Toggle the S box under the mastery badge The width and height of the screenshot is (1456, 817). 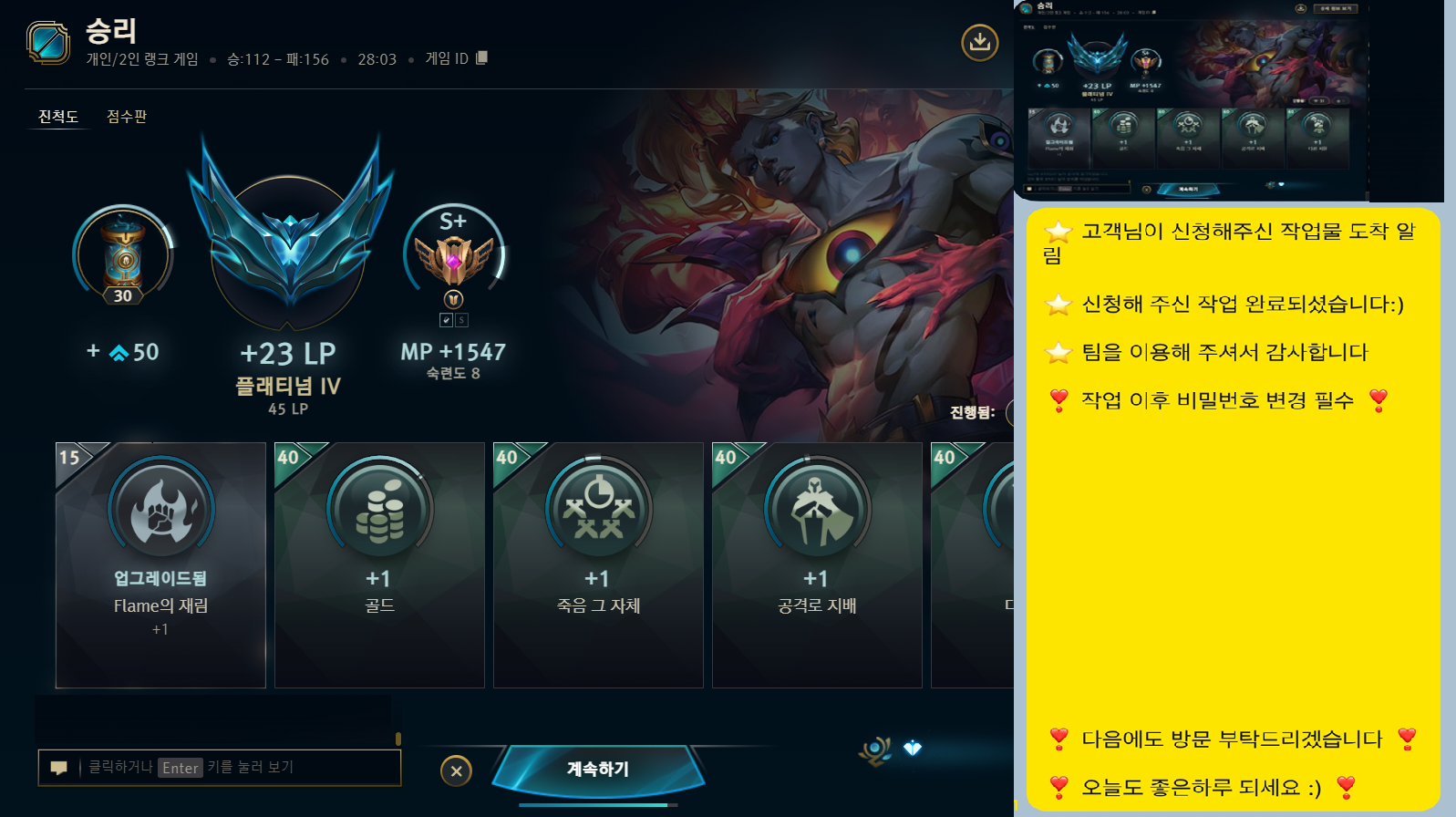coord(463,320)
